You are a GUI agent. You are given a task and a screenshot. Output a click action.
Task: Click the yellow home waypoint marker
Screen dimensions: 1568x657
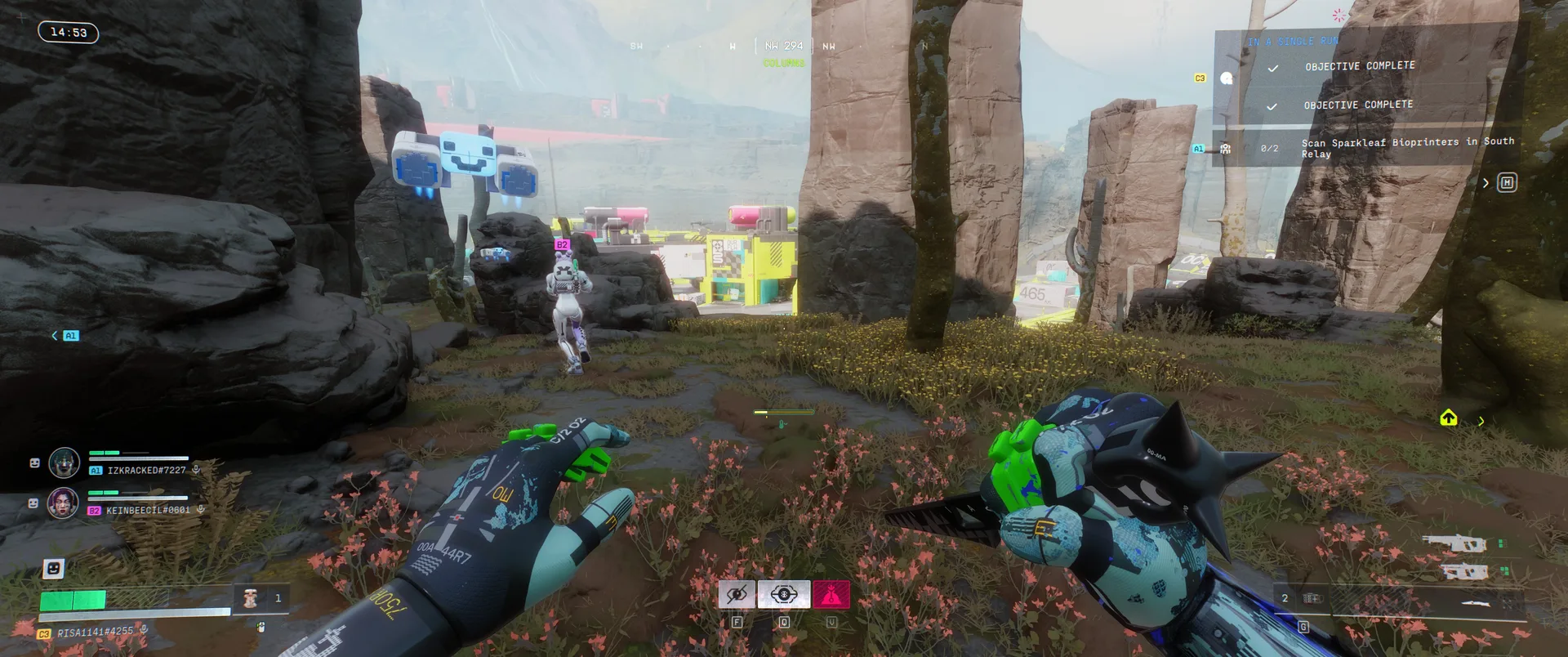pyautogui.click(x=1448, y=418)
